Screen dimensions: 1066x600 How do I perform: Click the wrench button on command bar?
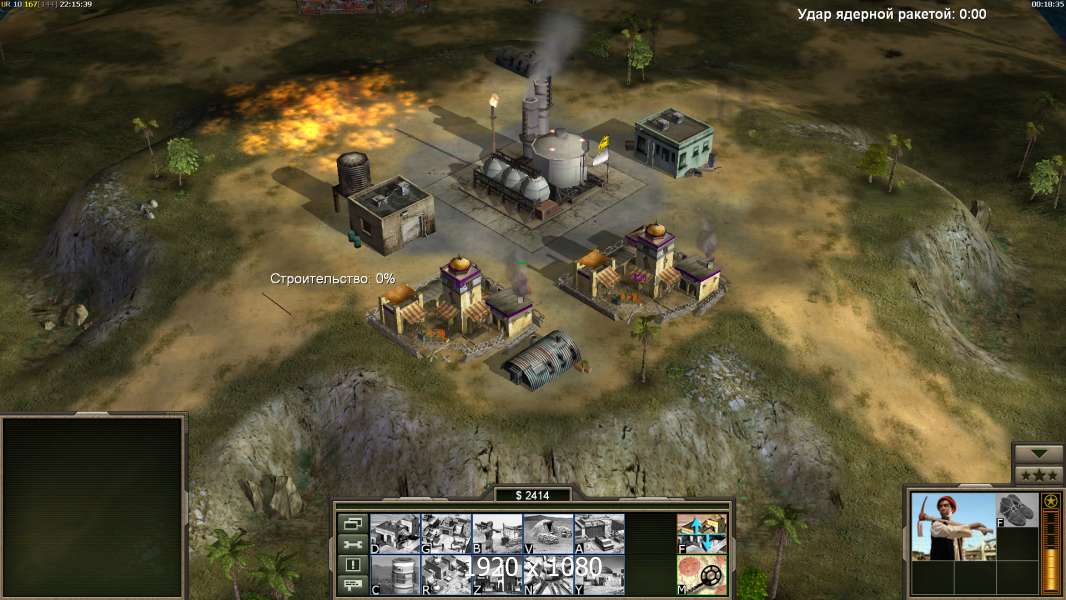(x=352, y=544)
